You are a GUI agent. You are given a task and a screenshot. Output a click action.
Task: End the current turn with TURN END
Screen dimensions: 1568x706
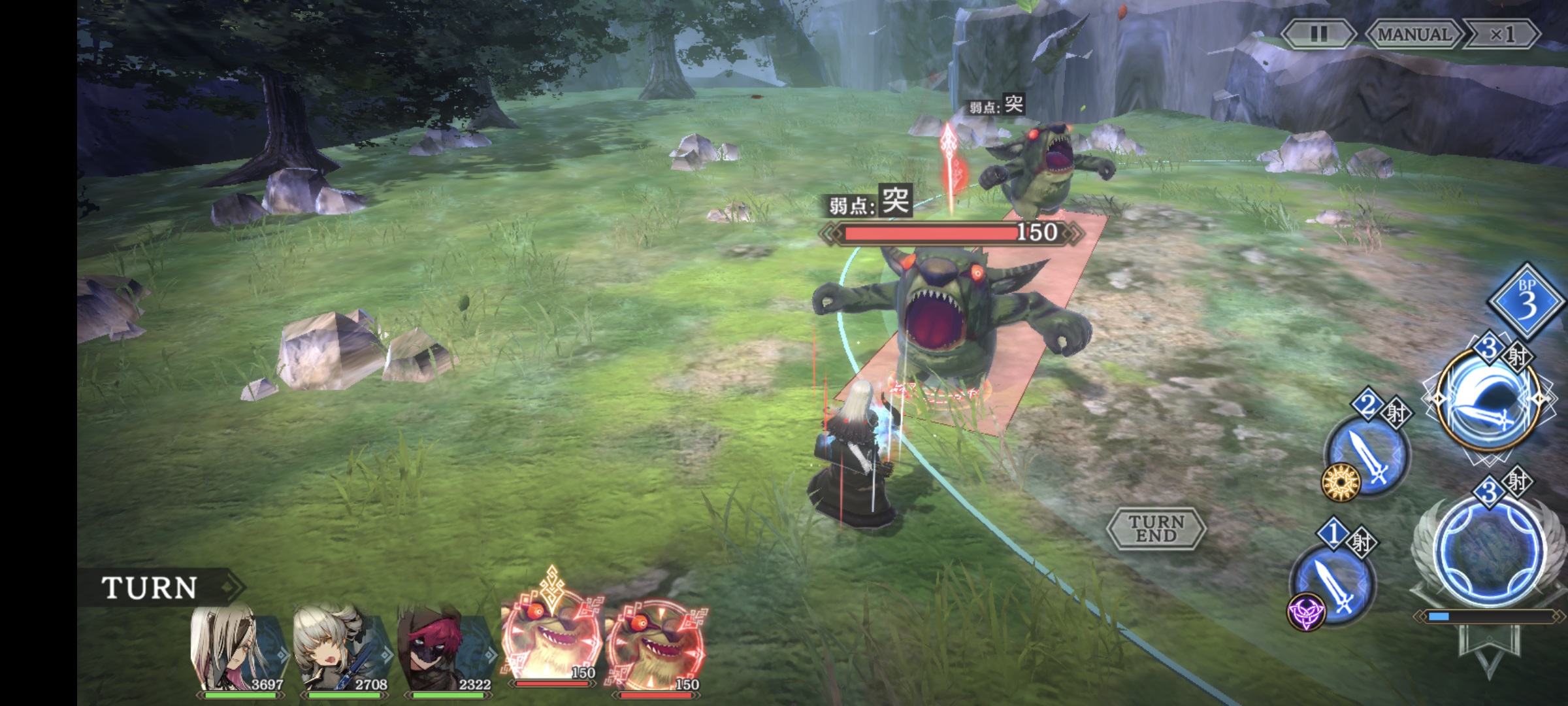pyautogui.click(x=1156, y=528)
